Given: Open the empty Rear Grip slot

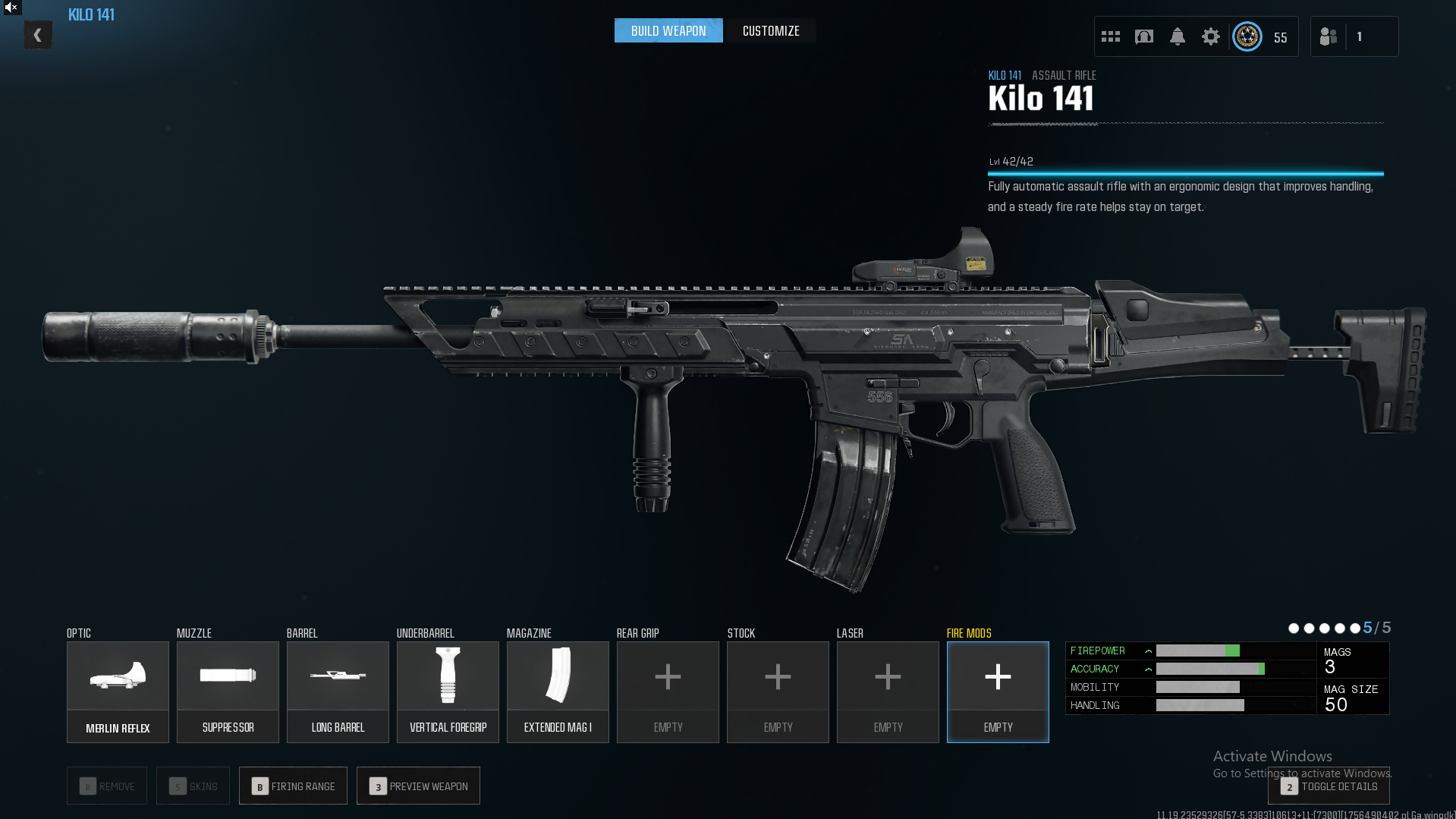Looking at the screenshot, I should tap(668, 691).
